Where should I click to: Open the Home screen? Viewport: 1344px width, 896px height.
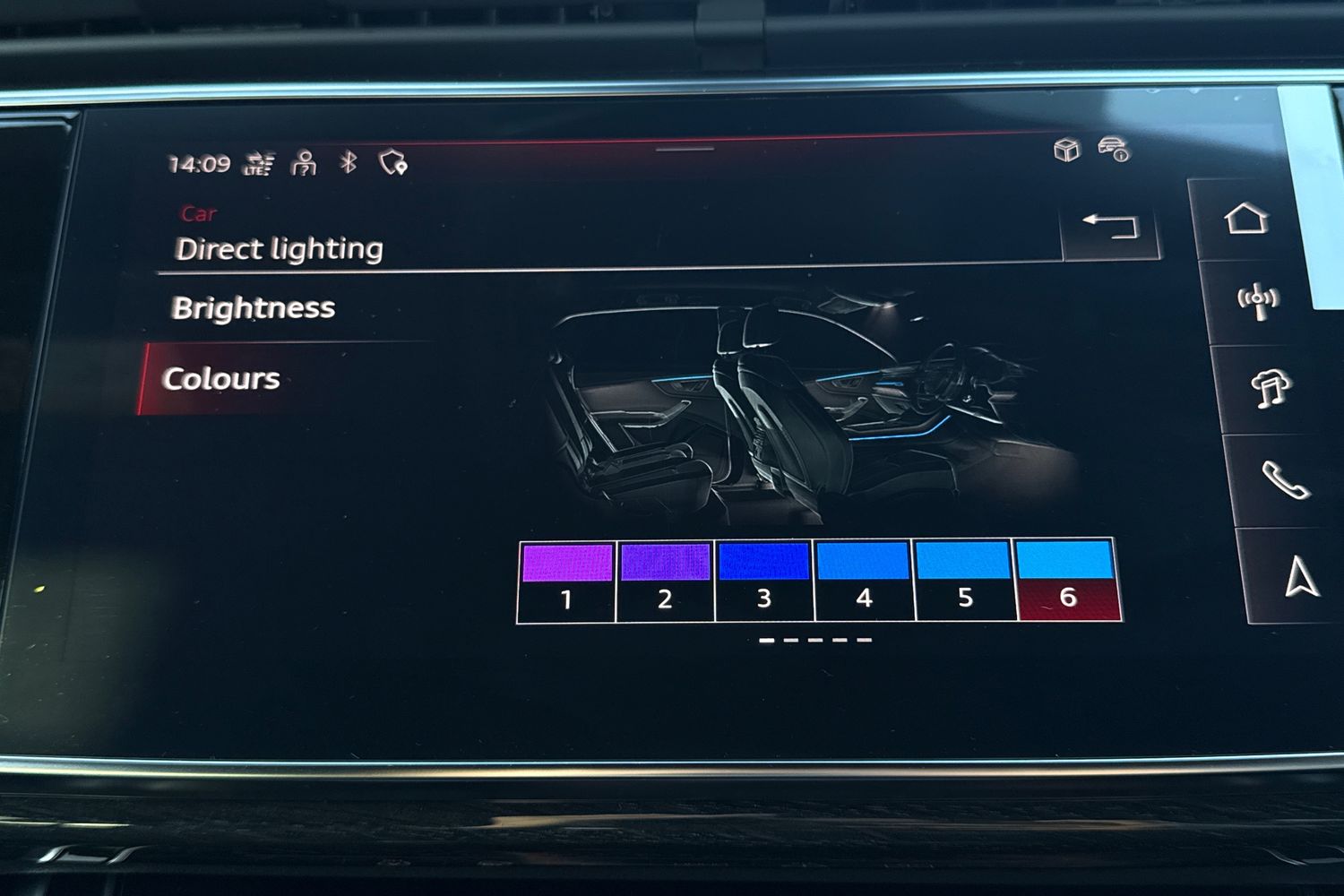(1246, 219)
